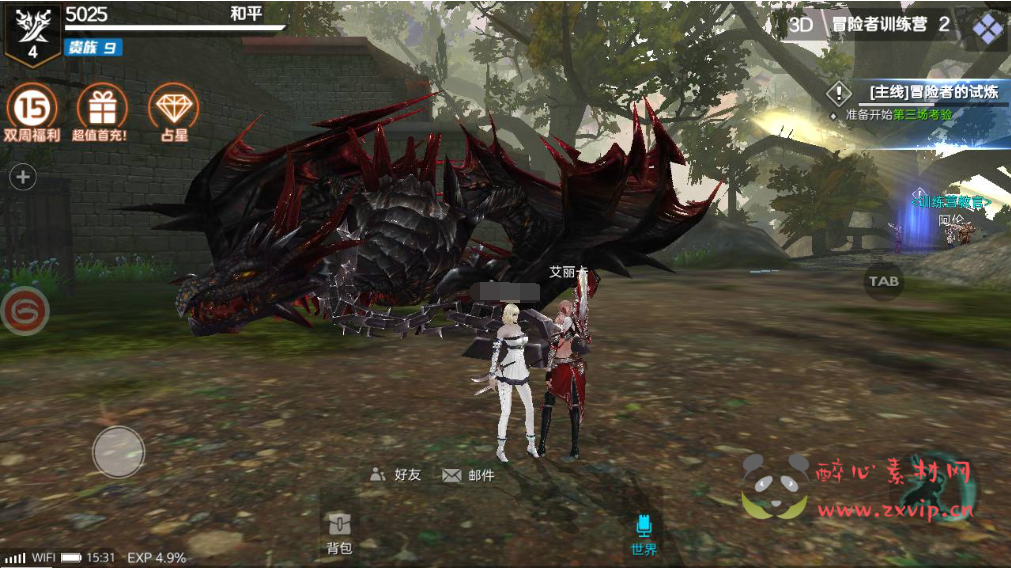This screenshot has height=568, width=1011.
Task: Expand the plus button on left edge
Action: point(22,178)
